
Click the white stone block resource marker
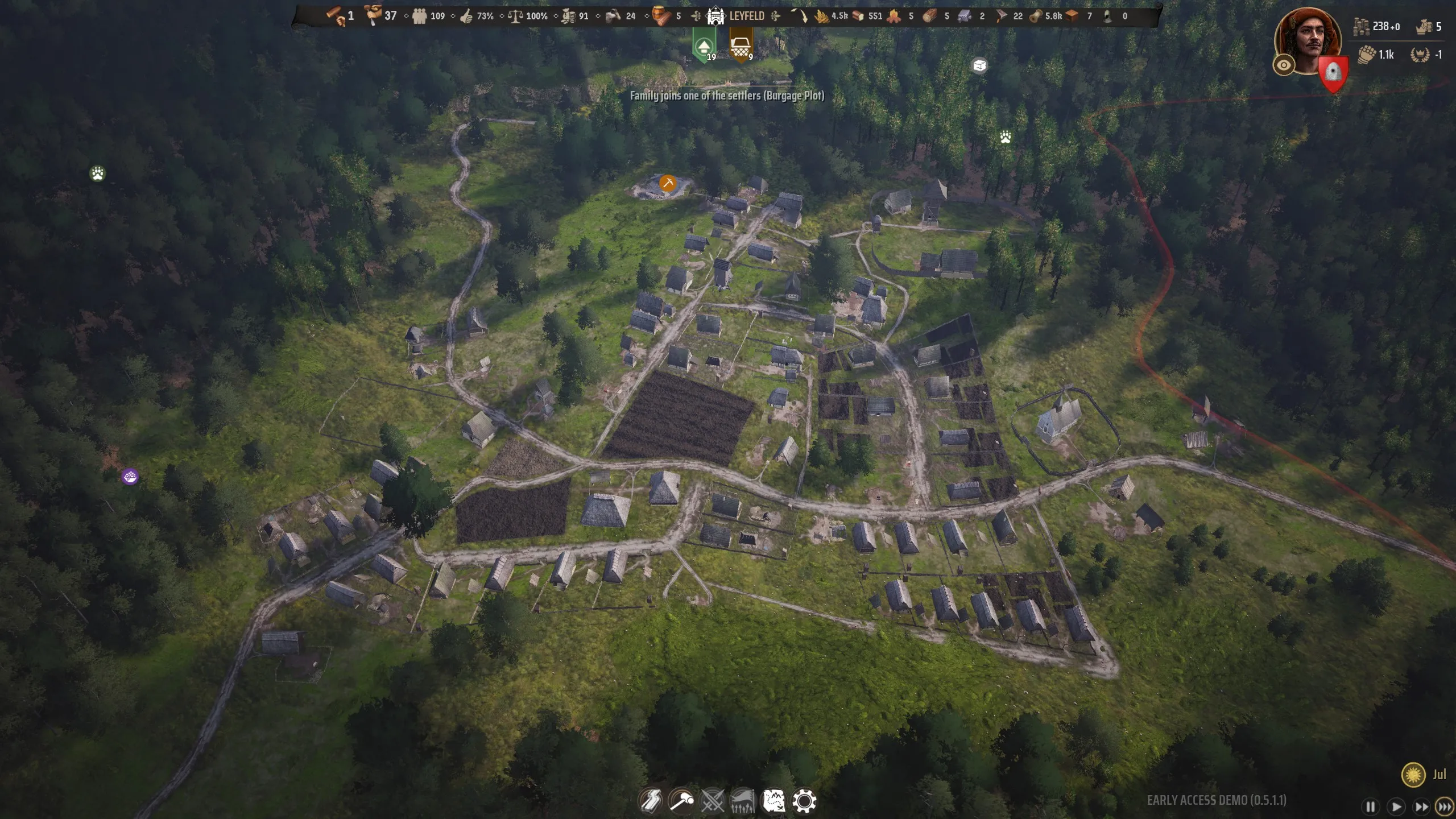point(979,66)
